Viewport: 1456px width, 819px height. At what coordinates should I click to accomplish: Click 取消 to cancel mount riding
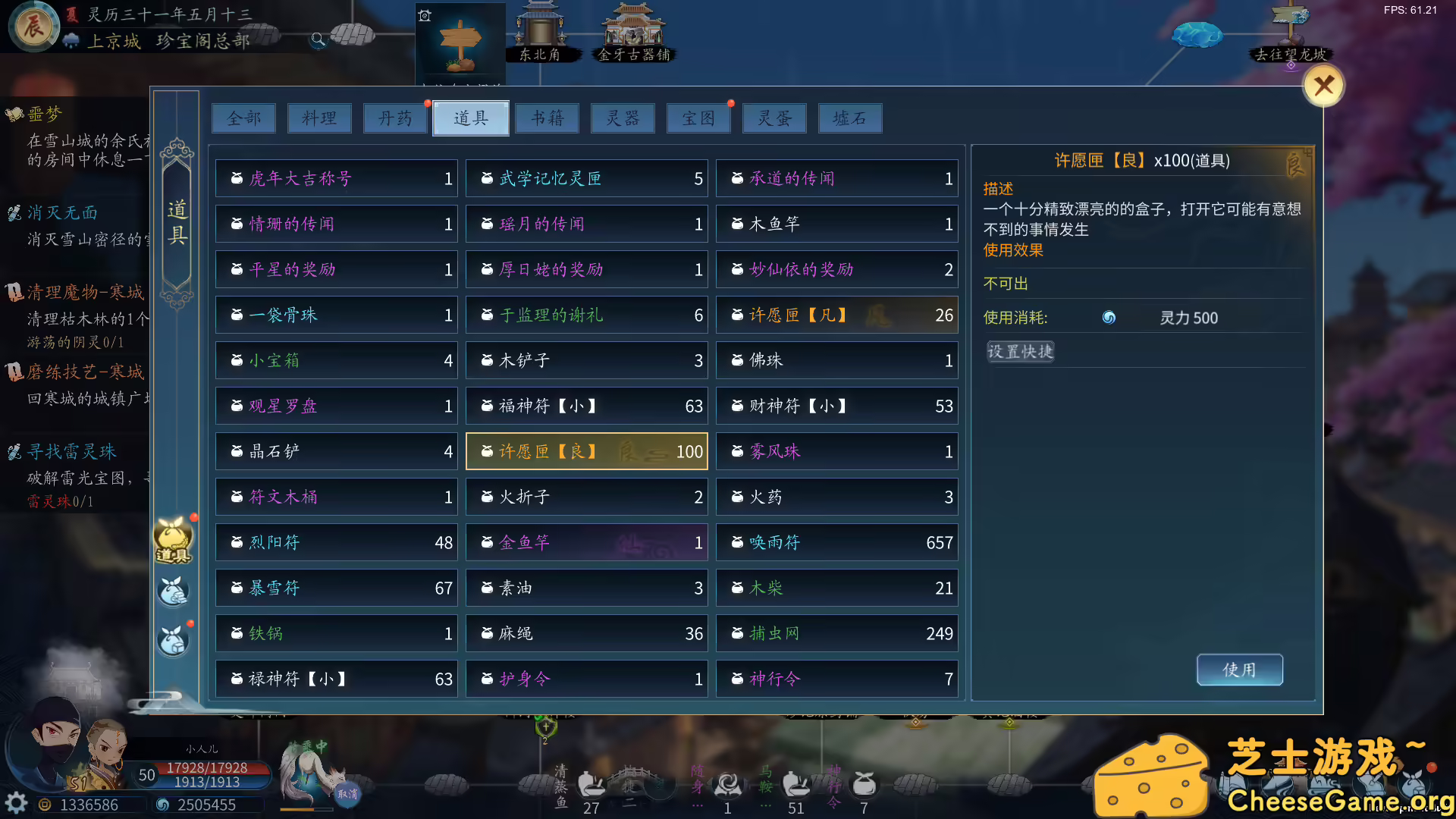(x=348, y=792)
